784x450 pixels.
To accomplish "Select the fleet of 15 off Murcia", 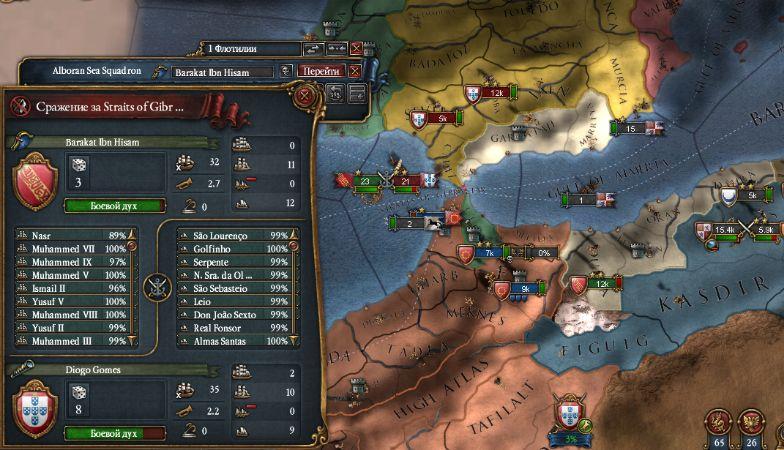I will pos(630,128).
